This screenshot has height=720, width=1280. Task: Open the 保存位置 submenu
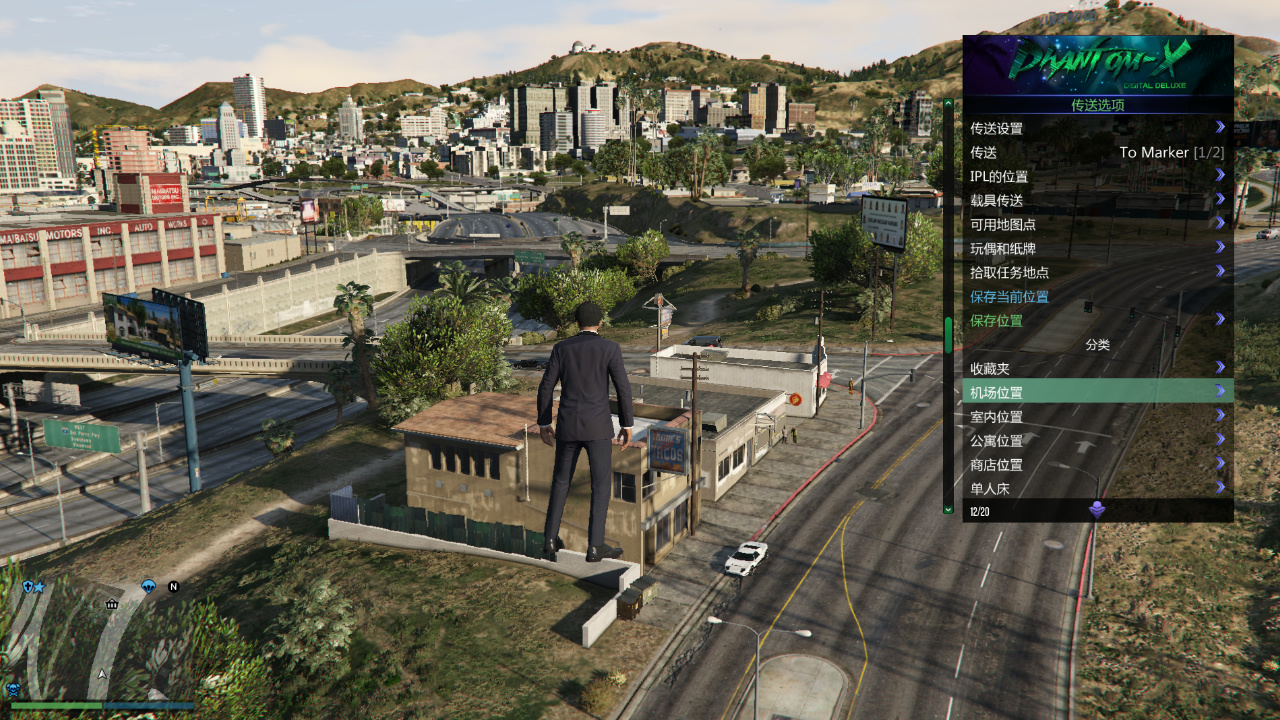(1097, 320)
